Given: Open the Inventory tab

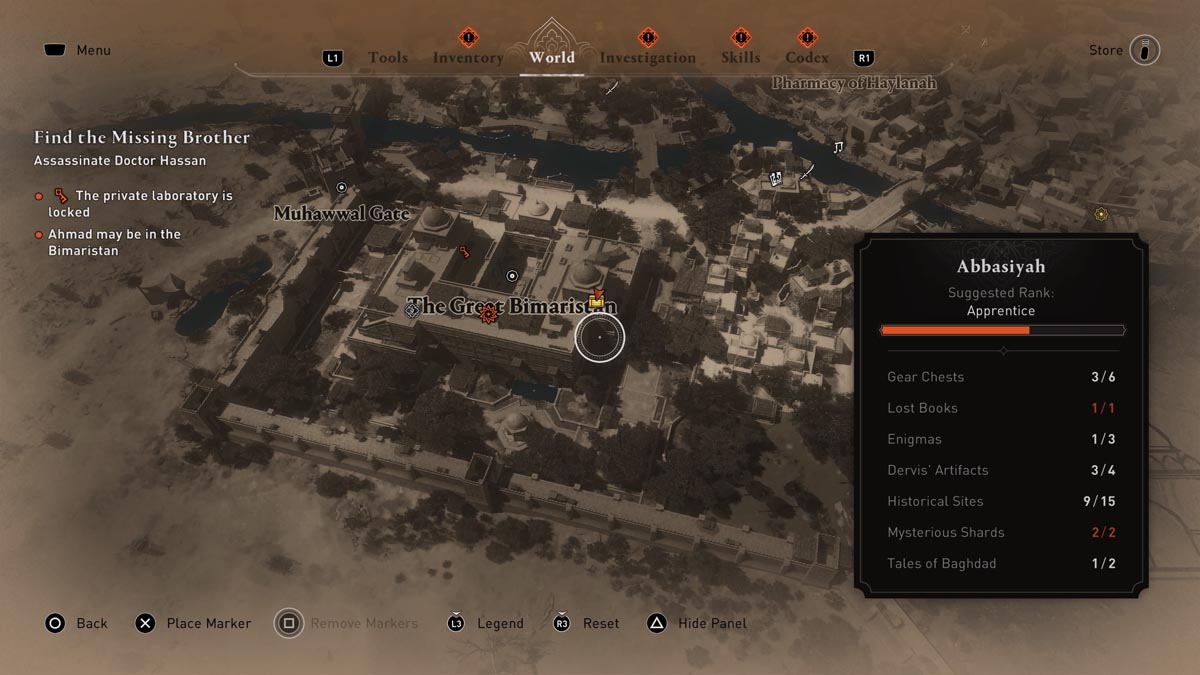Looking at the screenshot, I should click(468, 58).
